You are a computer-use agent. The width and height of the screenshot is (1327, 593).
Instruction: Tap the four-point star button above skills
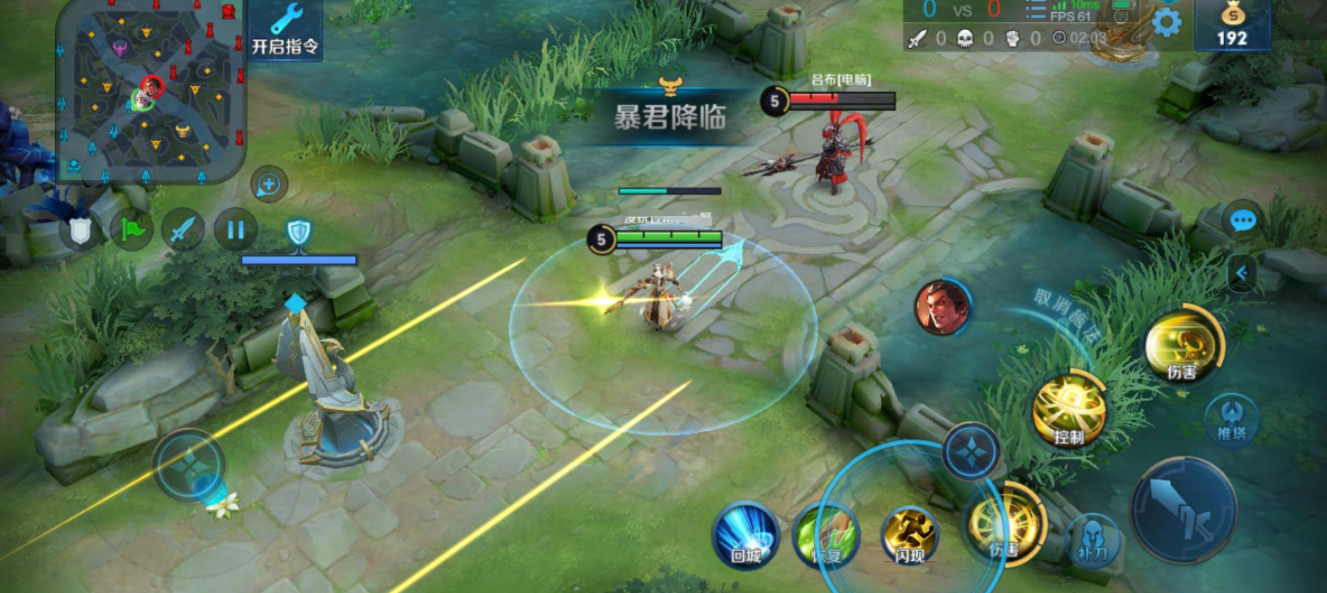(x=971, y=451)
